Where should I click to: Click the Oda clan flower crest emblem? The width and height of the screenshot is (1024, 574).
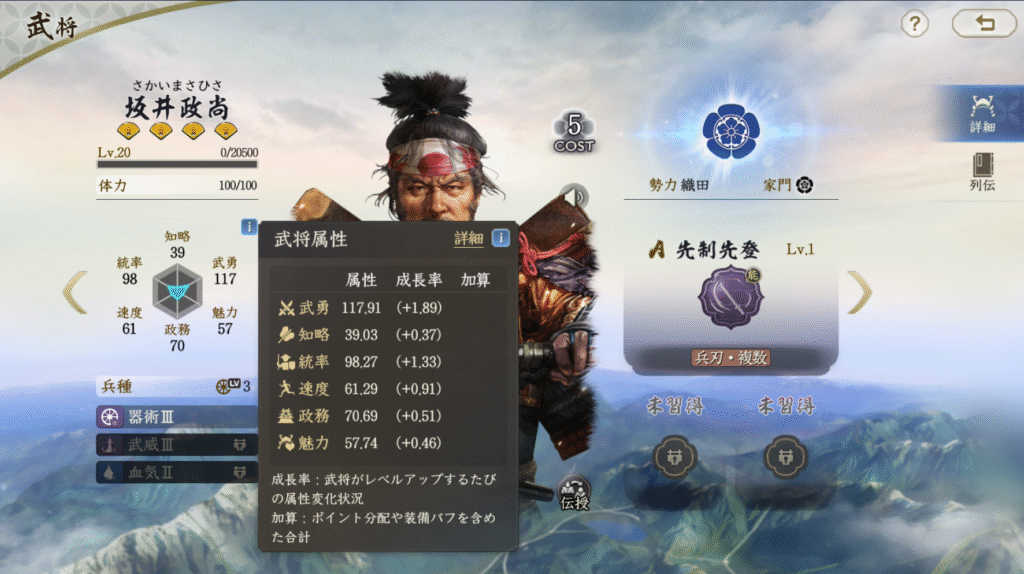click(731, 131)
